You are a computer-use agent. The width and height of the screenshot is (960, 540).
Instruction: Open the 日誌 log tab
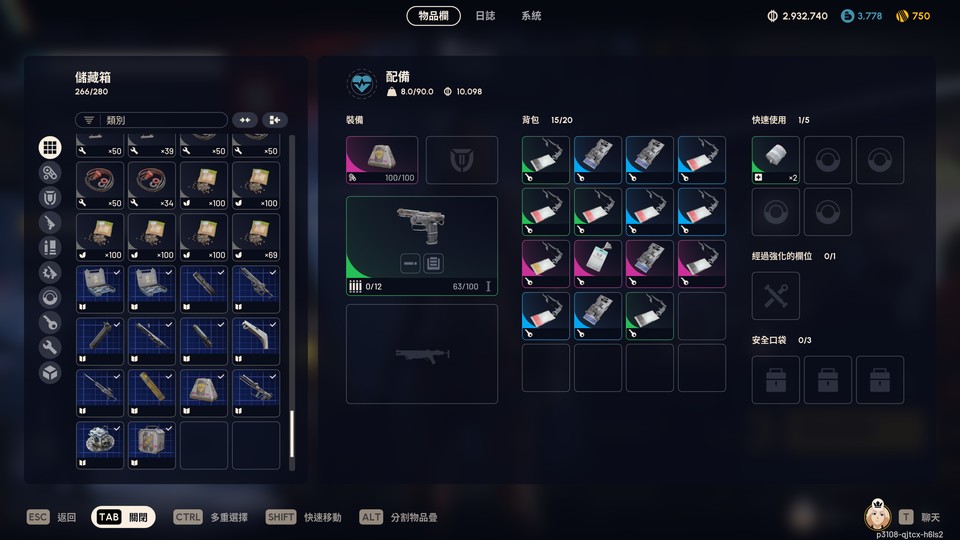(485, 16)
